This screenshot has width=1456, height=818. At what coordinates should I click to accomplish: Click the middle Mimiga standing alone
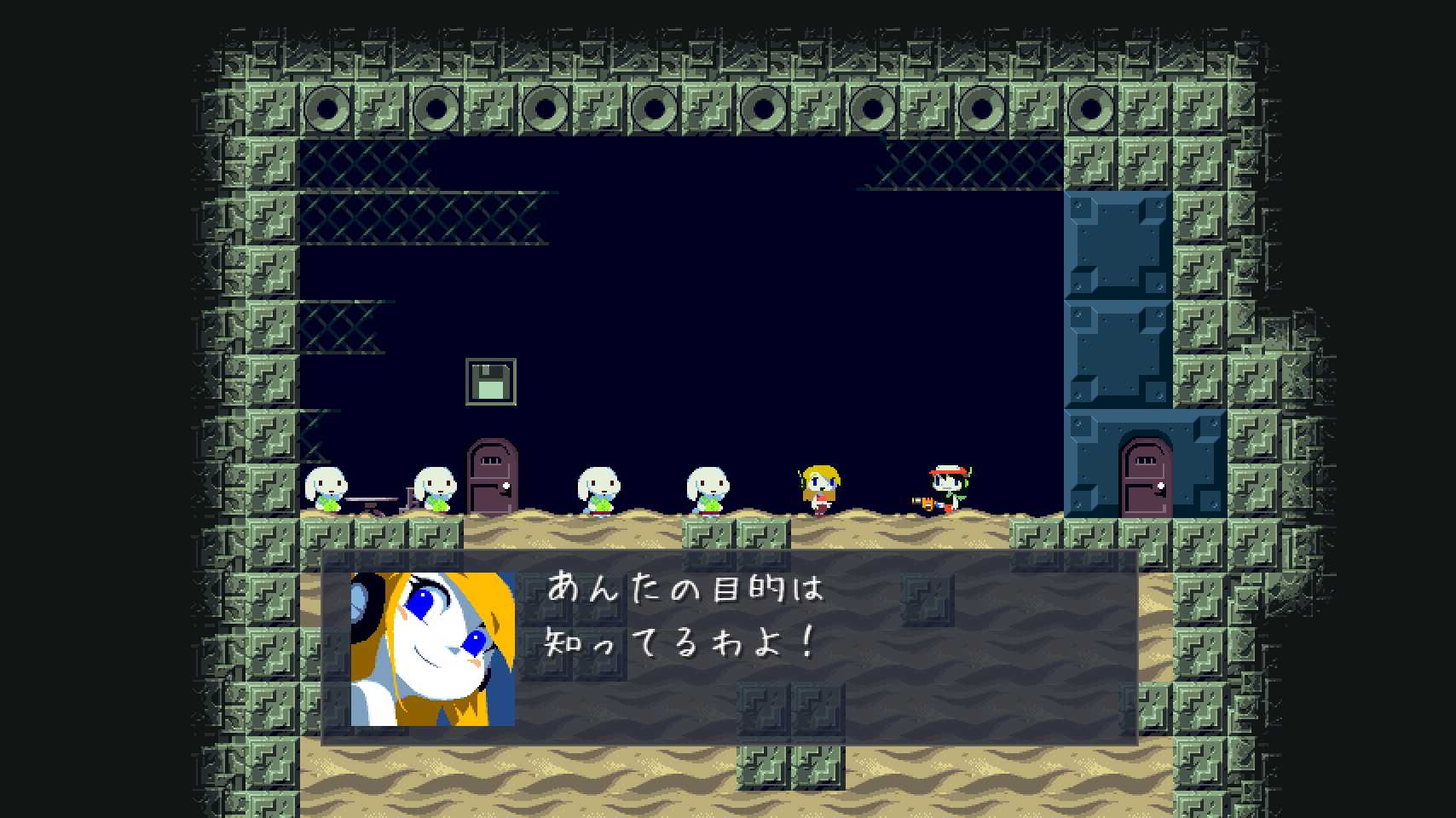[598, 490]
